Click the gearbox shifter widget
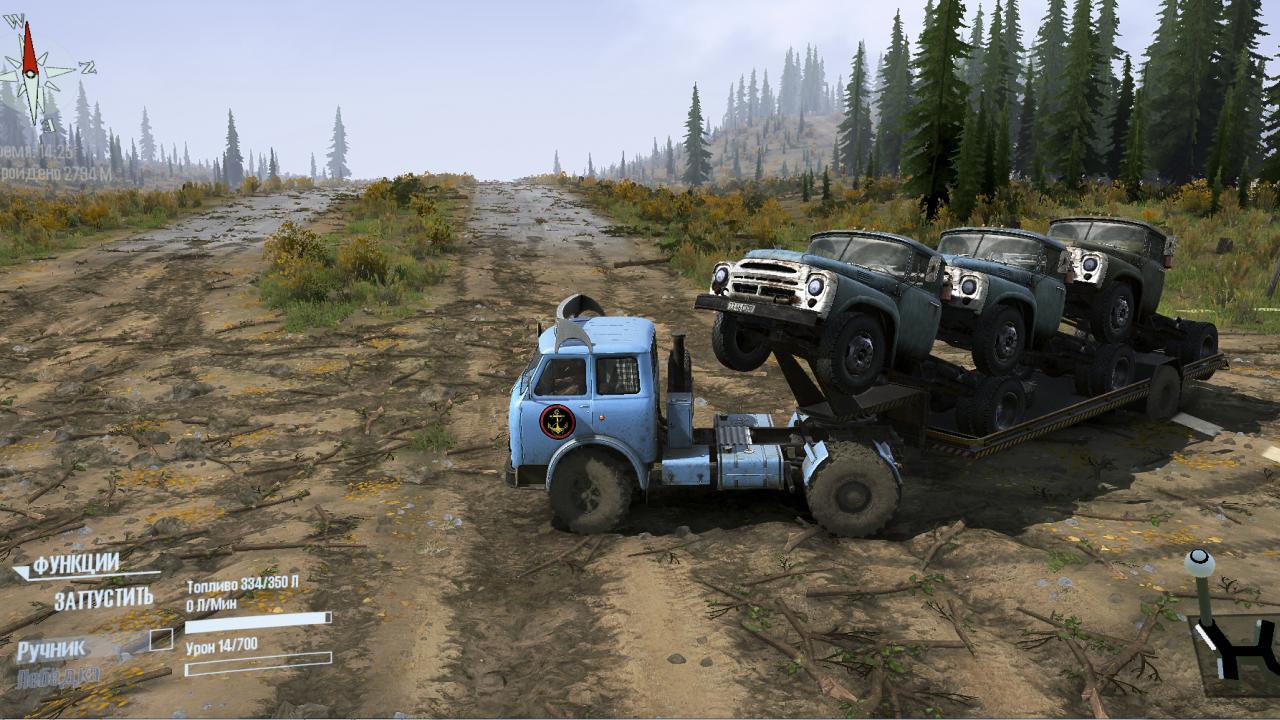The width and height of the screenshot is (1280, 720). tap(1229, 630)
